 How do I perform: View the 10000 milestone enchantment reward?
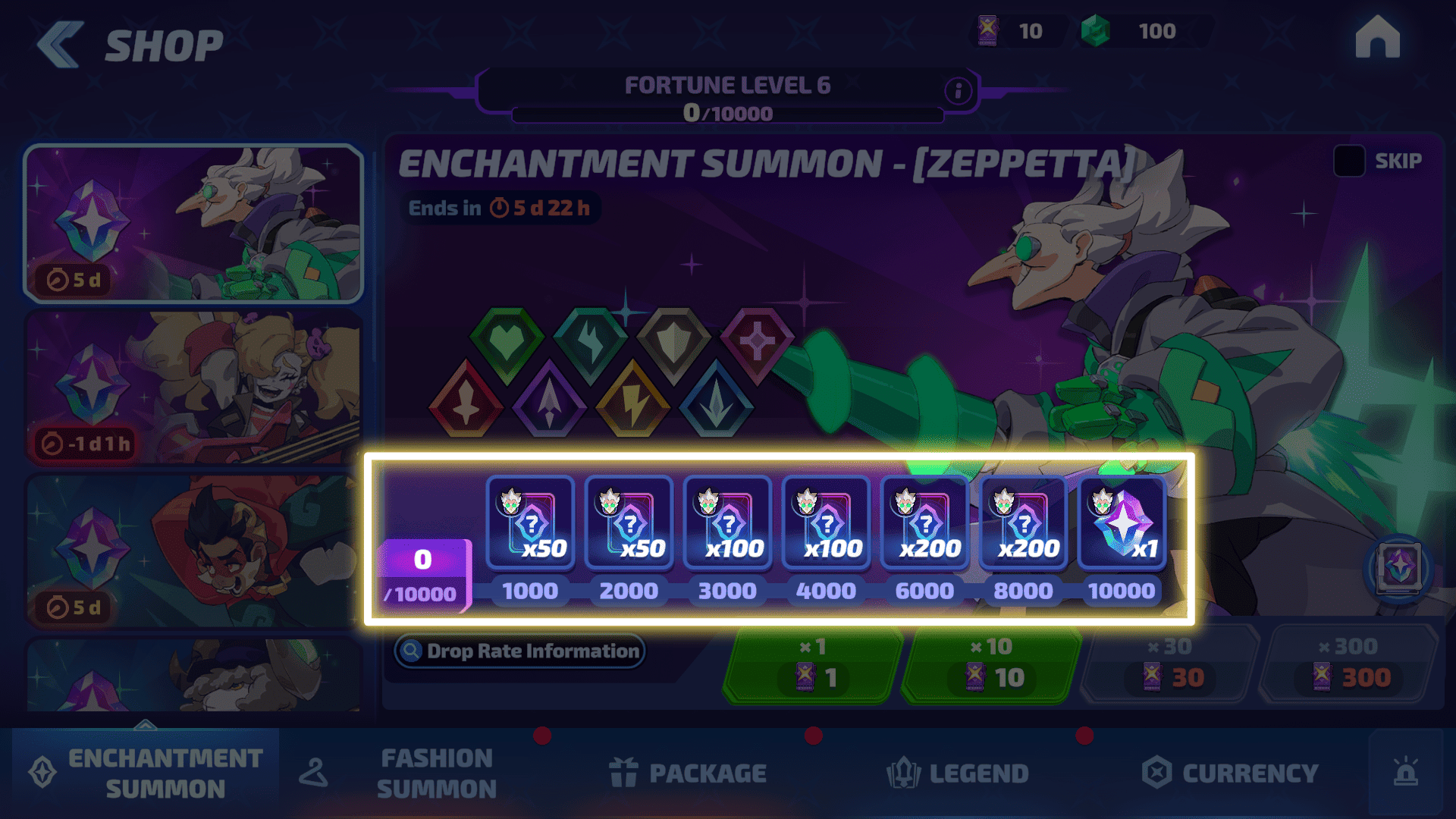click(x=1122, y=523)
